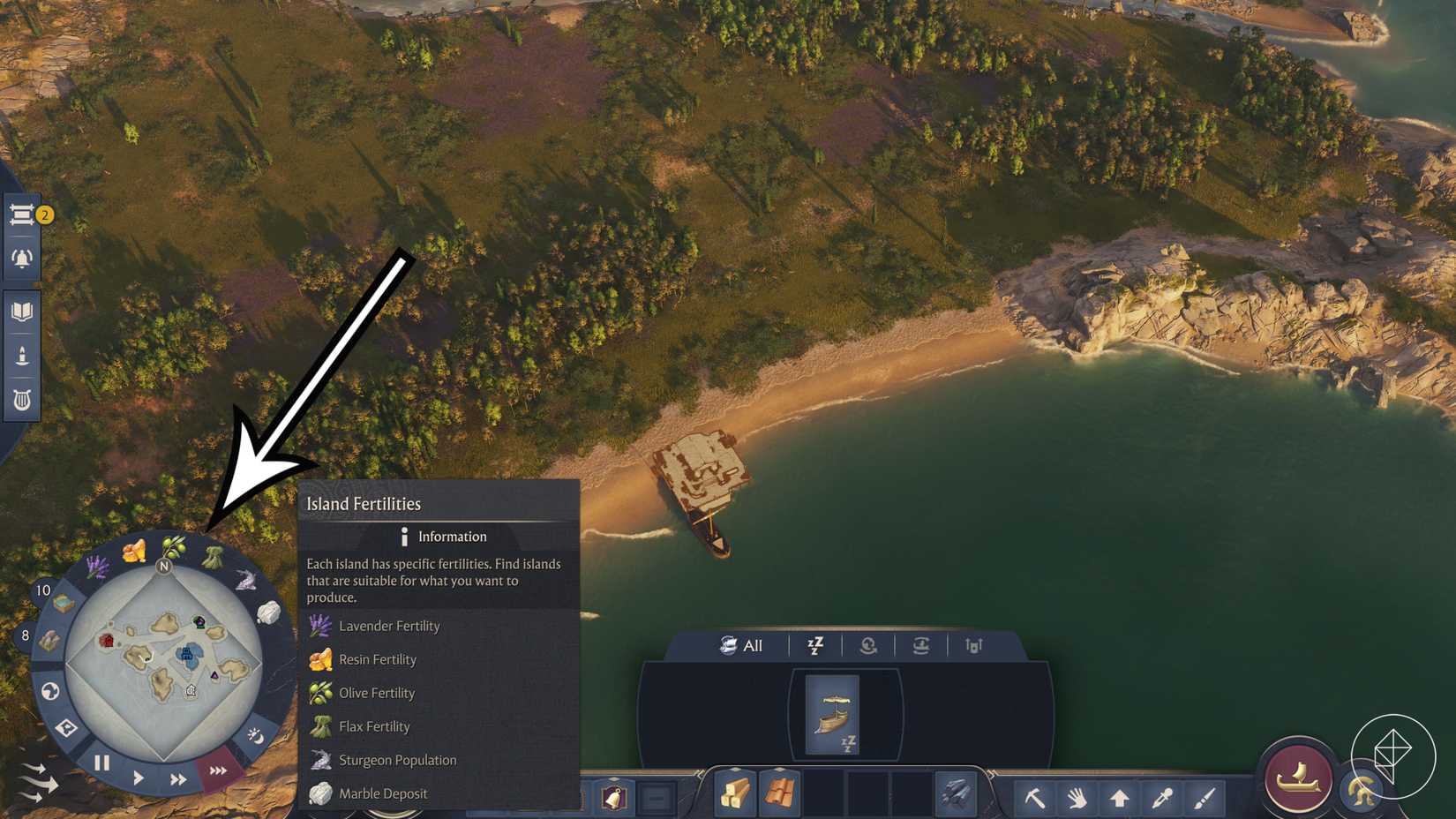Switch to the All ships tab
Screen dimensions: 1456x819
(x=744, y=645)
